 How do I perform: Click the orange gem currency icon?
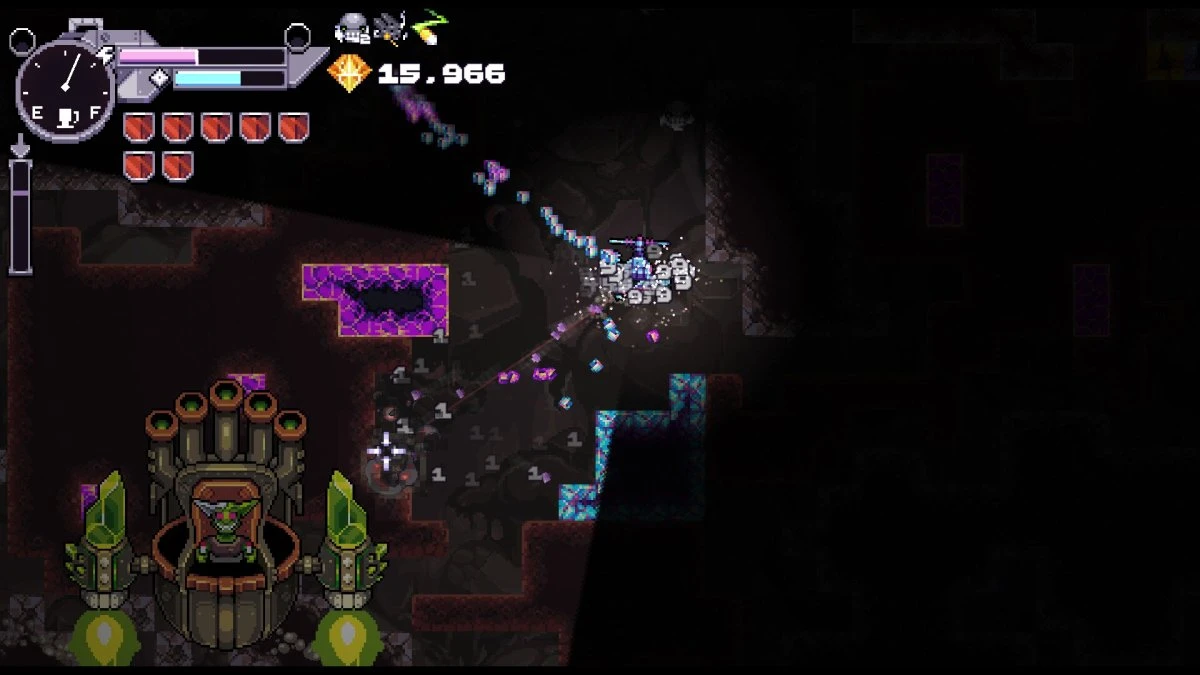point(349,74)
